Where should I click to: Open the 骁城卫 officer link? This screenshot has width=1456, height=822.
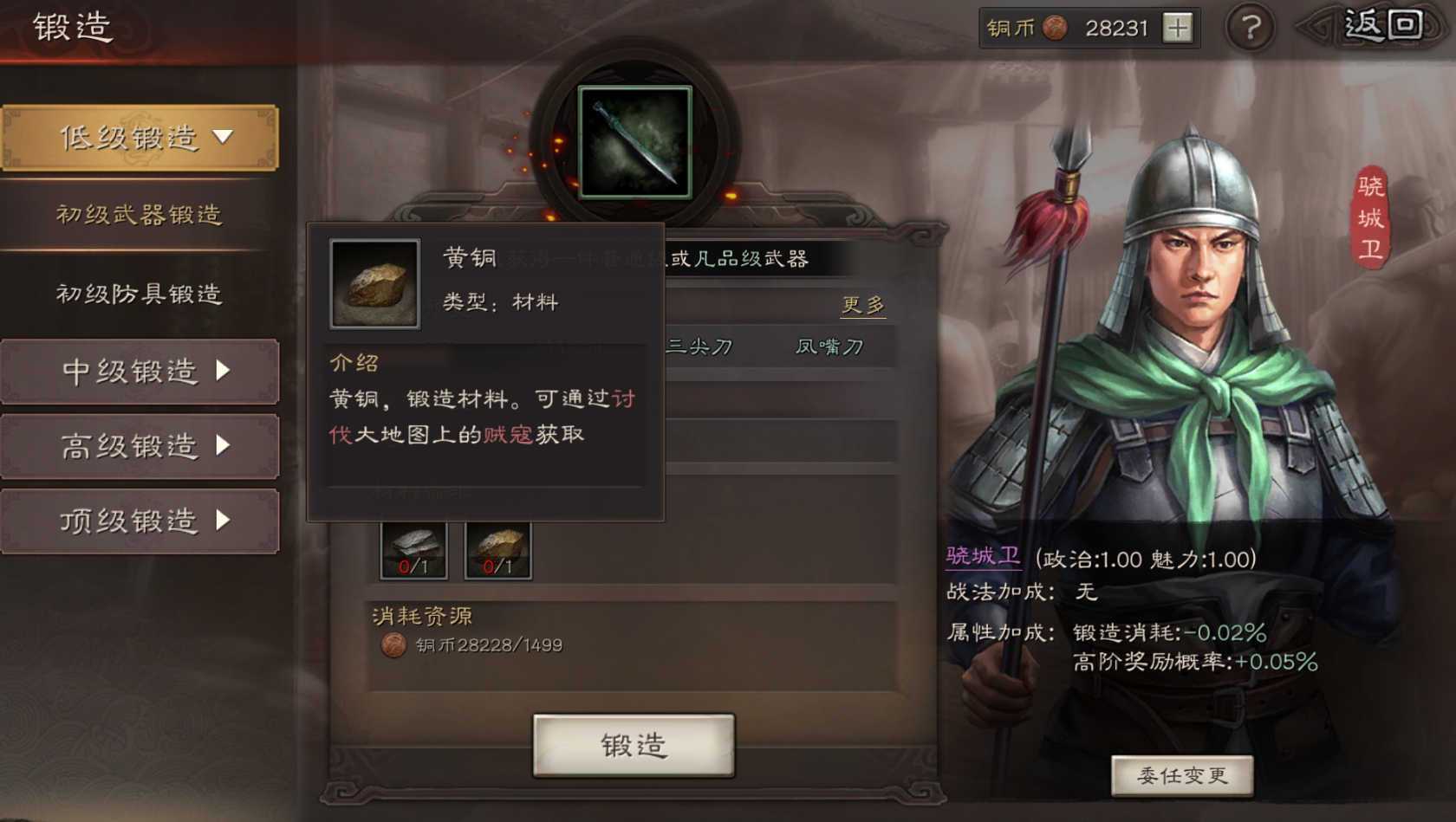(982, 559)
